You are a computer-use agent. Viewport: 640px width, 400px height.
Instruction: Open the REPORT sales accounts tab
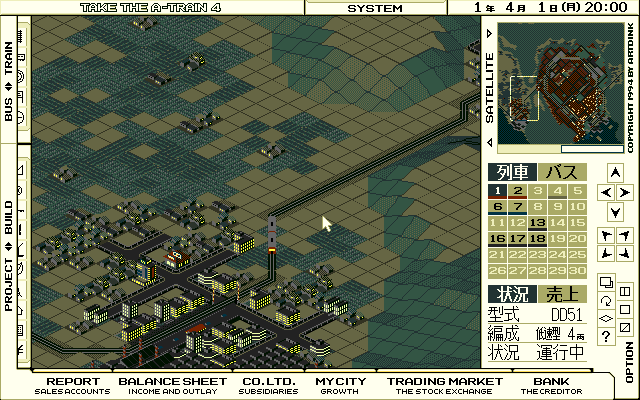coord(72,386)
